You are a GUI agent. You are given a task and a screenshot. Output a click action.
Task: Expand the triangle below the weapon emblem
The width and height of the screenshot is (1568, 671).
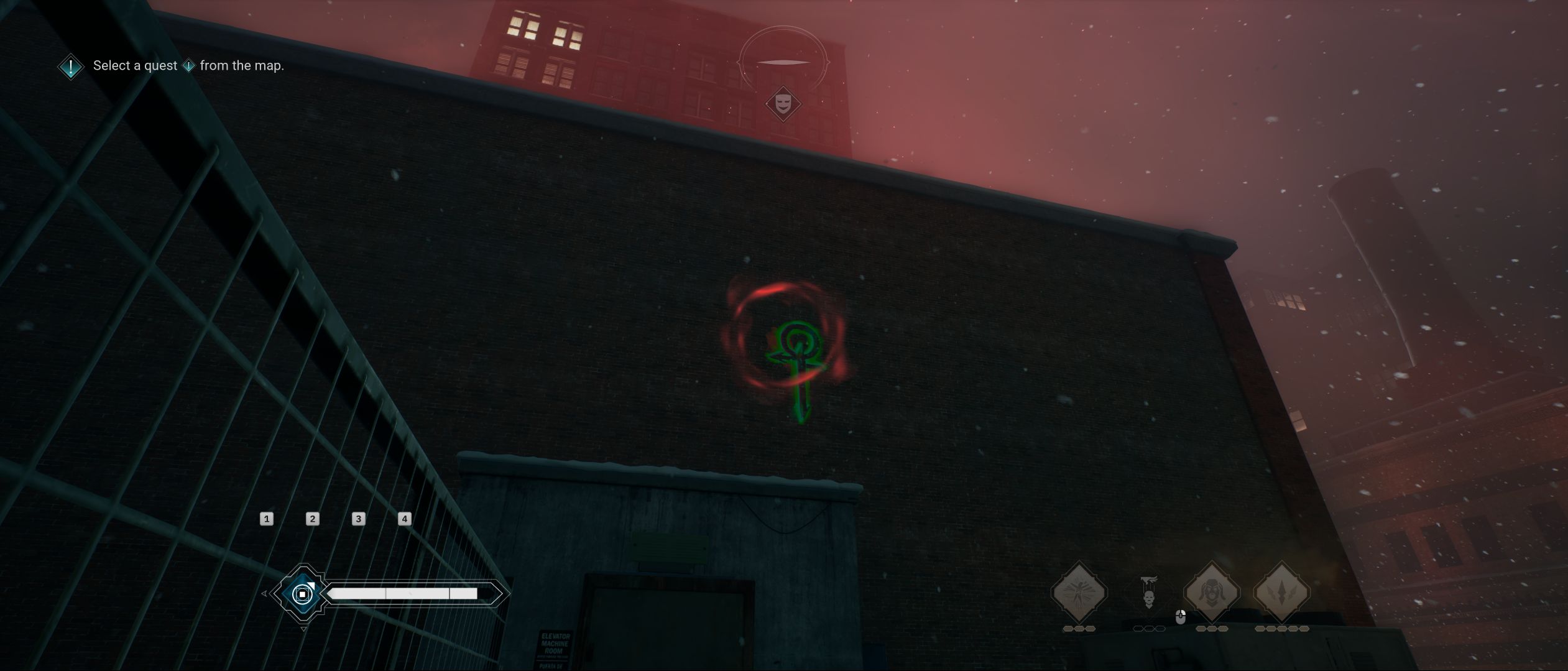click(x=304, y=629)
